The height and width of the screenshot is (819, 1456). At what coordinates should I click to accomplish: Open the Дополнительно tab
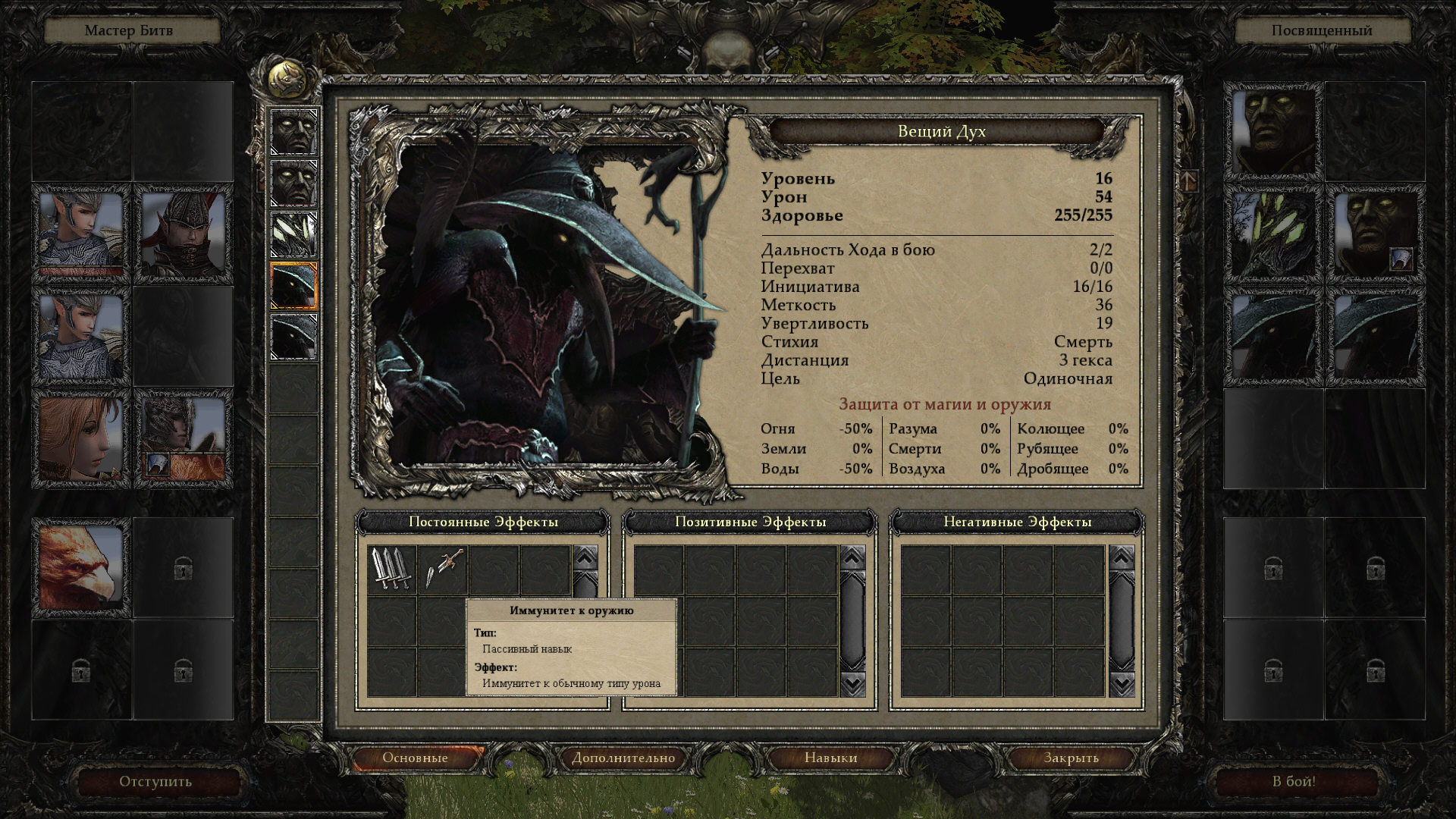[623, 758]
